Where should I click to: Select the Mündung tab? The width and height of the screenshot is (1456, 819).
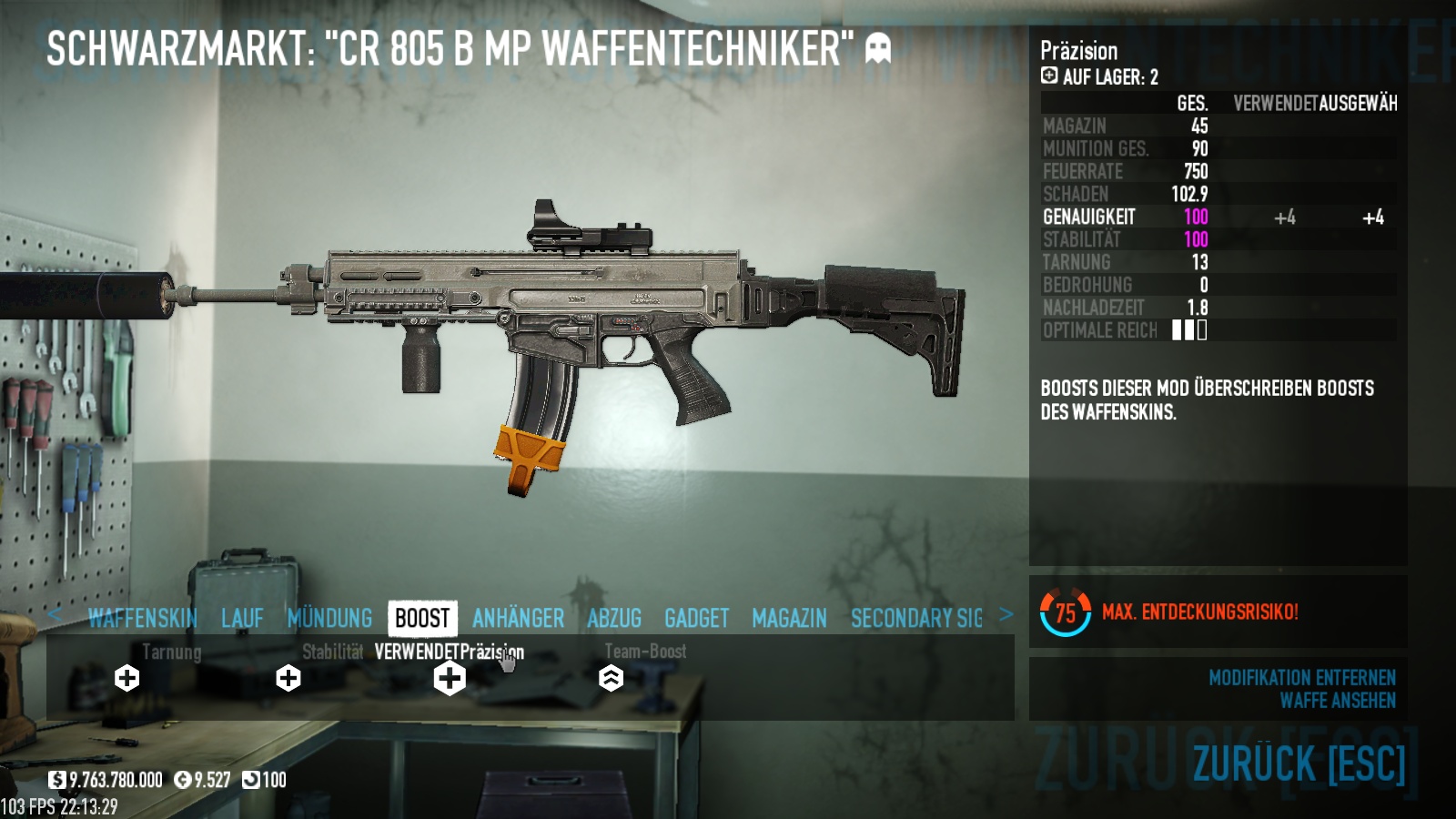(329, 619)
